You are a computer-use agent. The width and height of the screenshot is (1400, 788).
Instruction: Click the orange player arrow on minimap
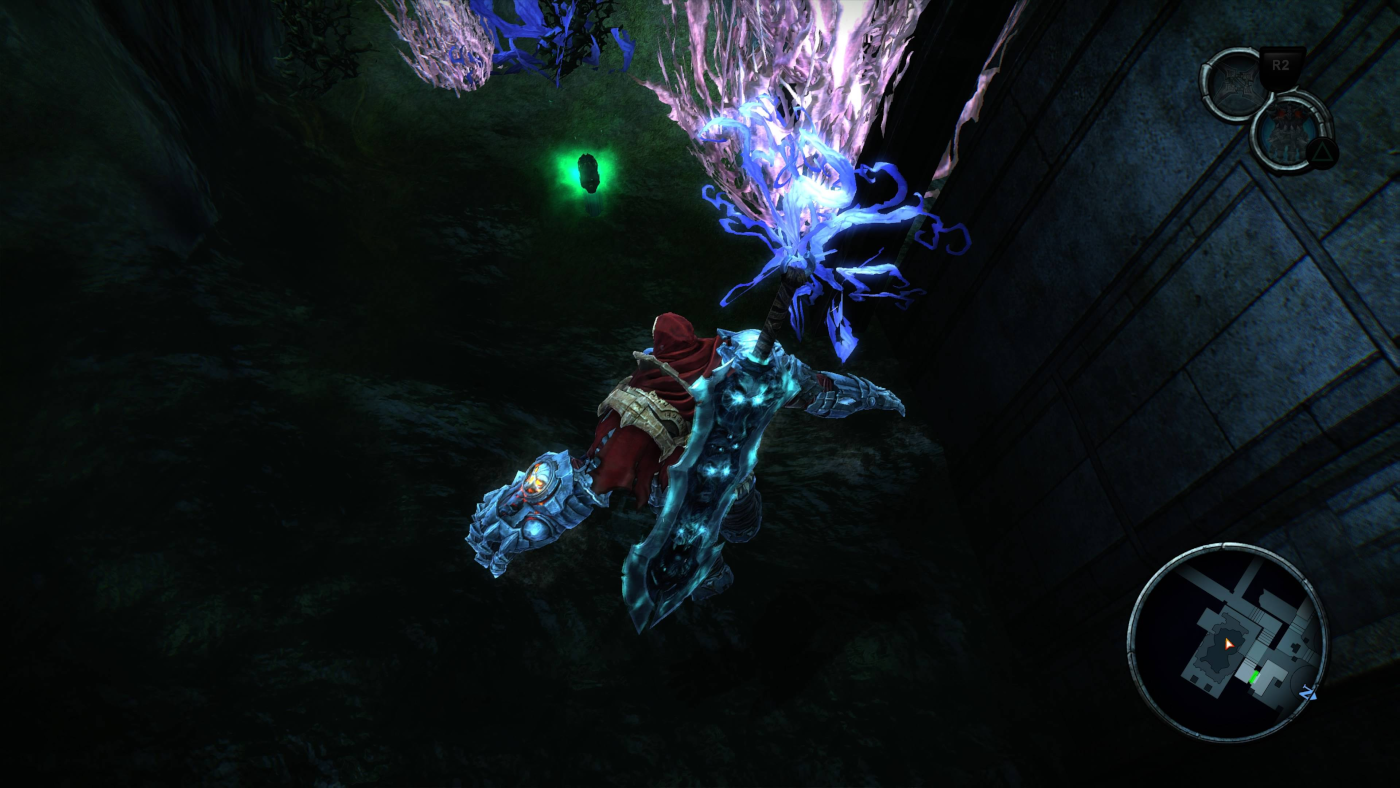point(1229,642)
